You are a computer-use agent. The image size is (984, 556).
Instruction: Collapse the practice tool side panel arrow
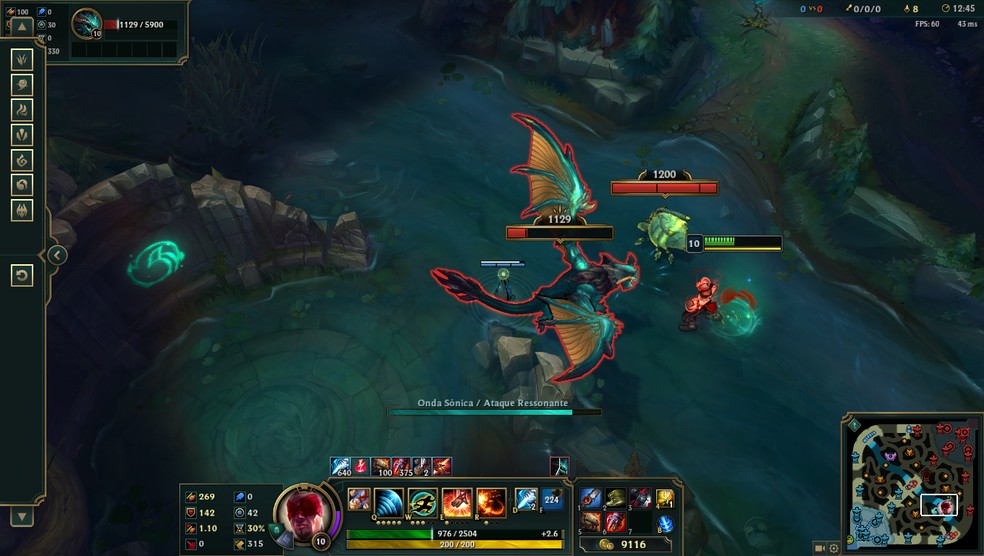click(x=57, y=255)
